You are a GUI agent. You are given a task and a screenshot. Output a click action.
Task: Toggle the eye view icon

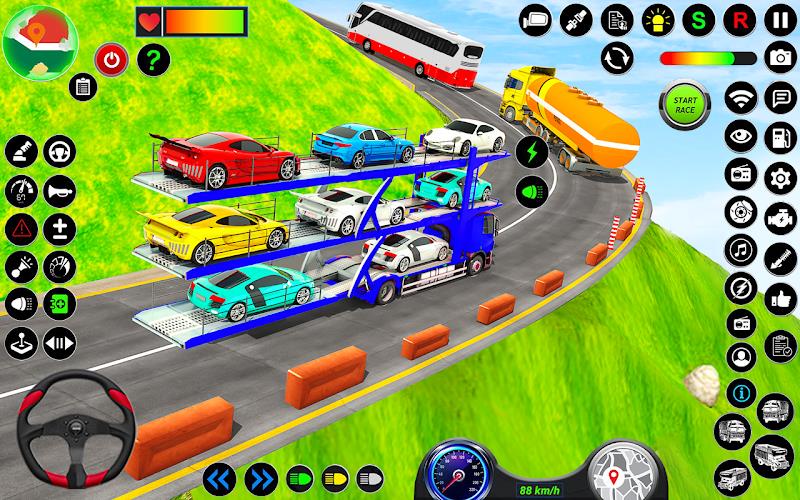point(741,136)
